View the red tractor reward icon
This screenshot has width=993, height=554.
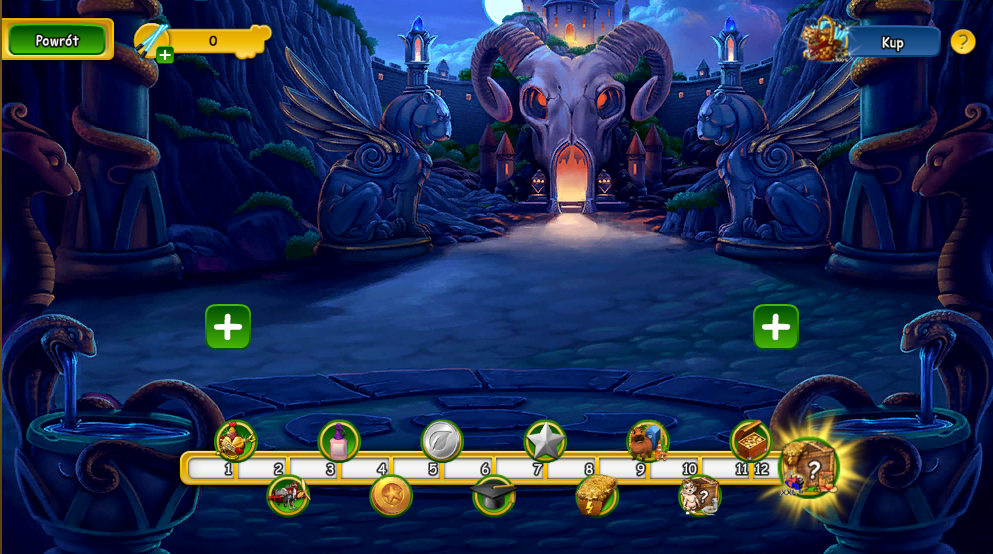pos(288,495)
